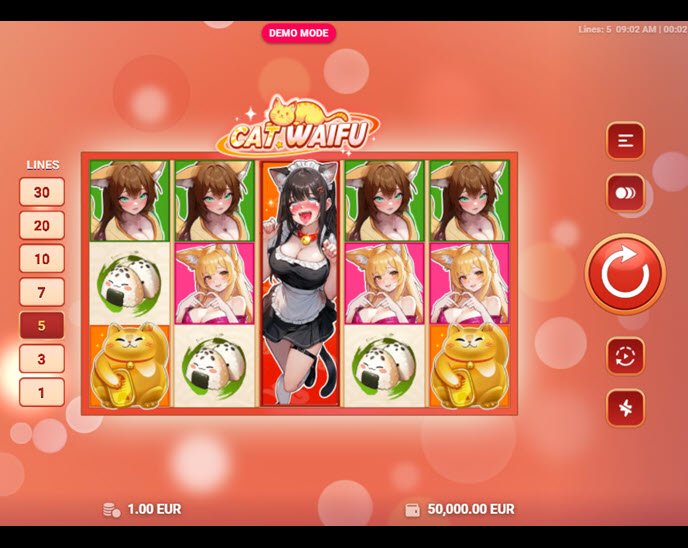The width and height of the screenshot is (688, 548).
Task: Choose 10 paylines
Action: click(x=42, y=259)
